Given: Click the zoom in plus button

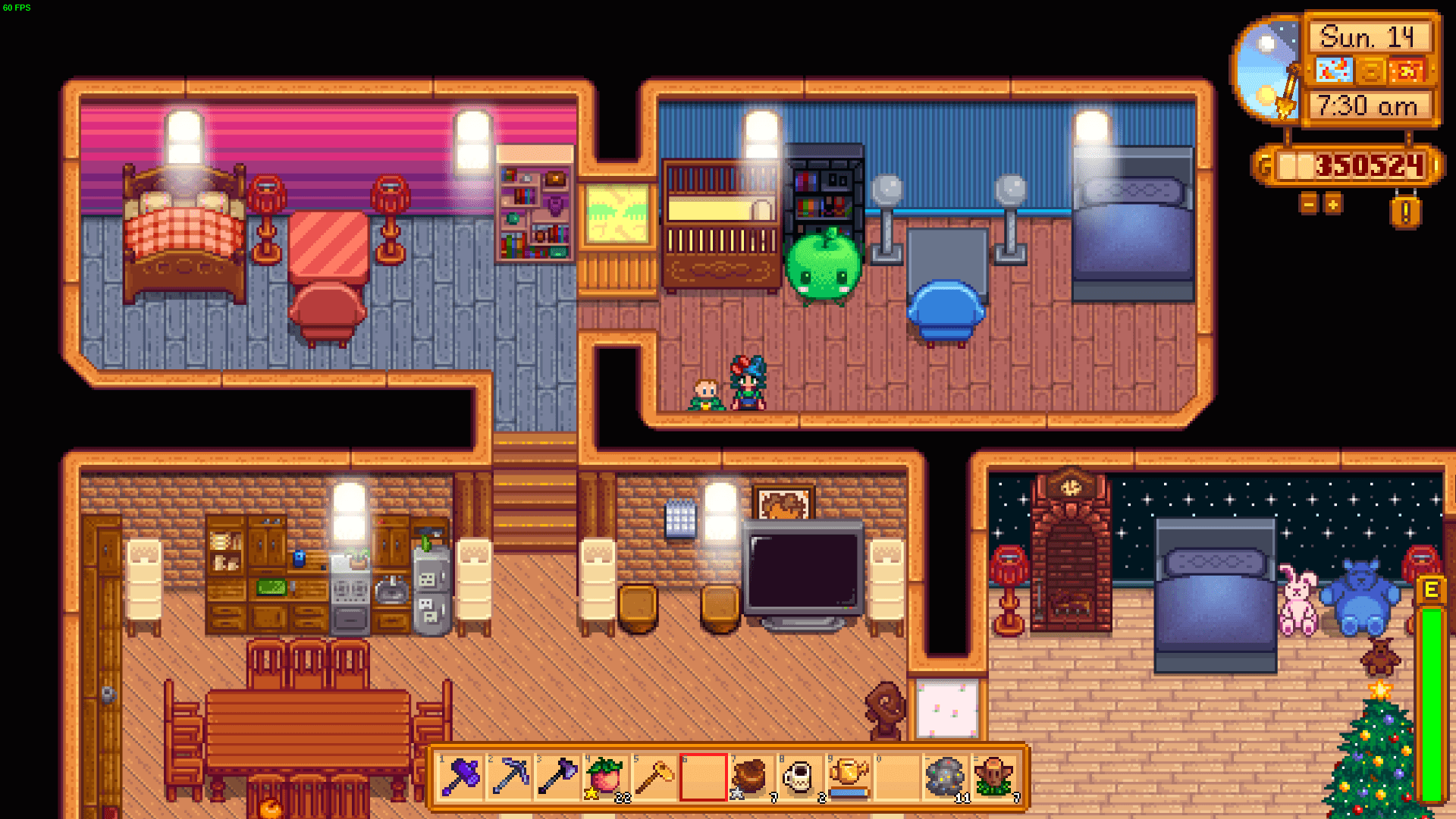Looking at the screenshot, I should coord(1332,204).
